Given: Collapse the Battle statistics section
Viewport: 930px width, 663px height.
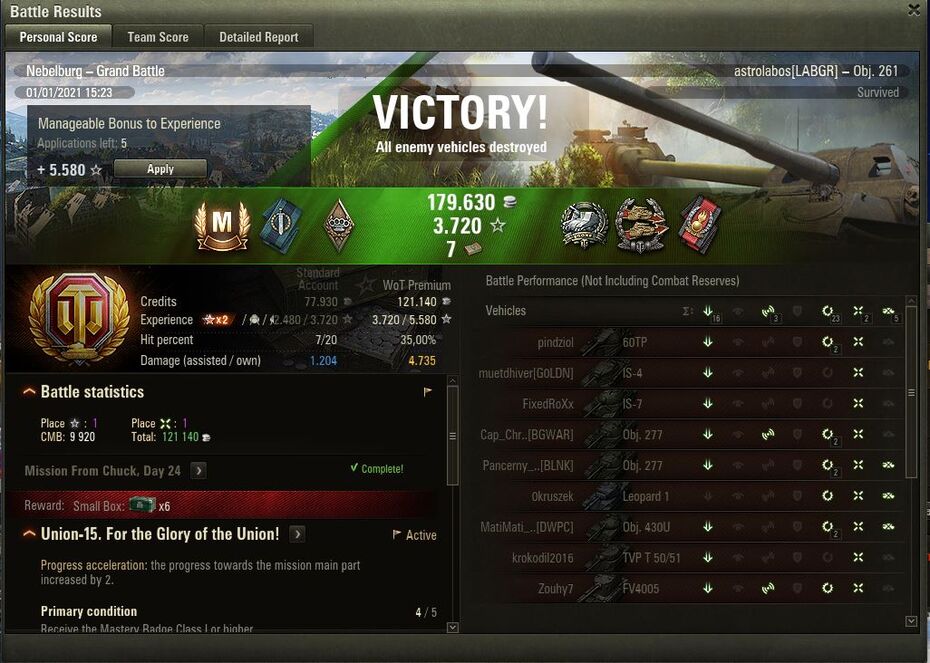Looking at the screenshot, I should point(29,392).
